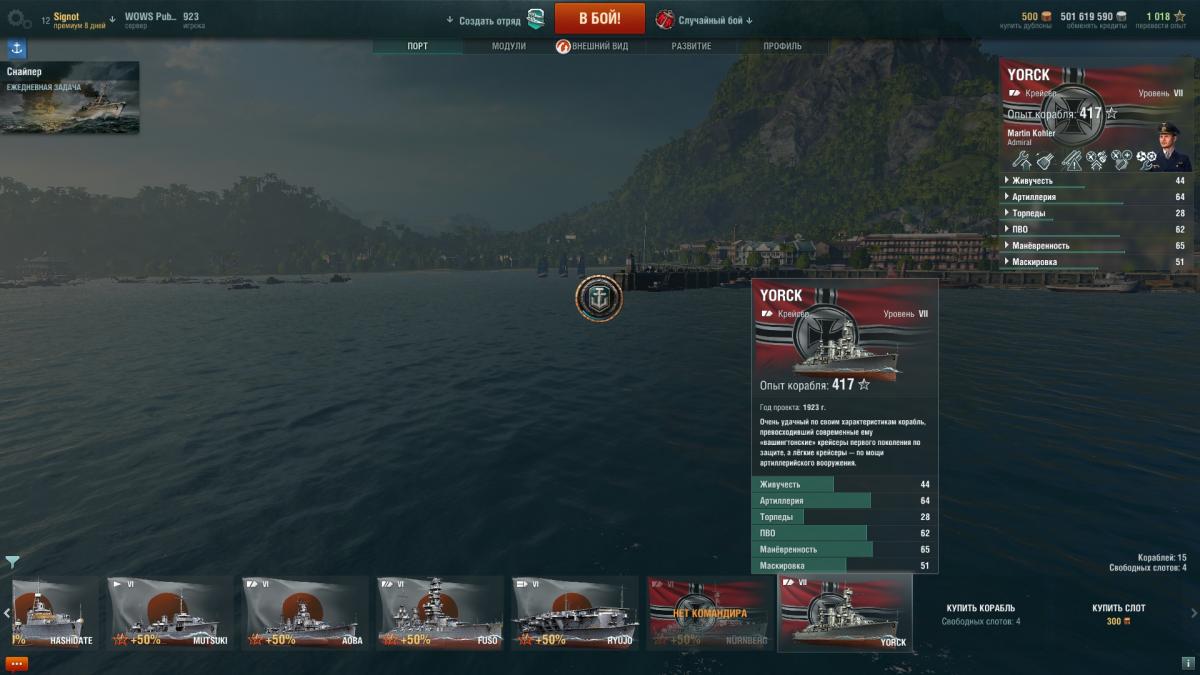Go to the Развитие tab

(x=691, y=47)
